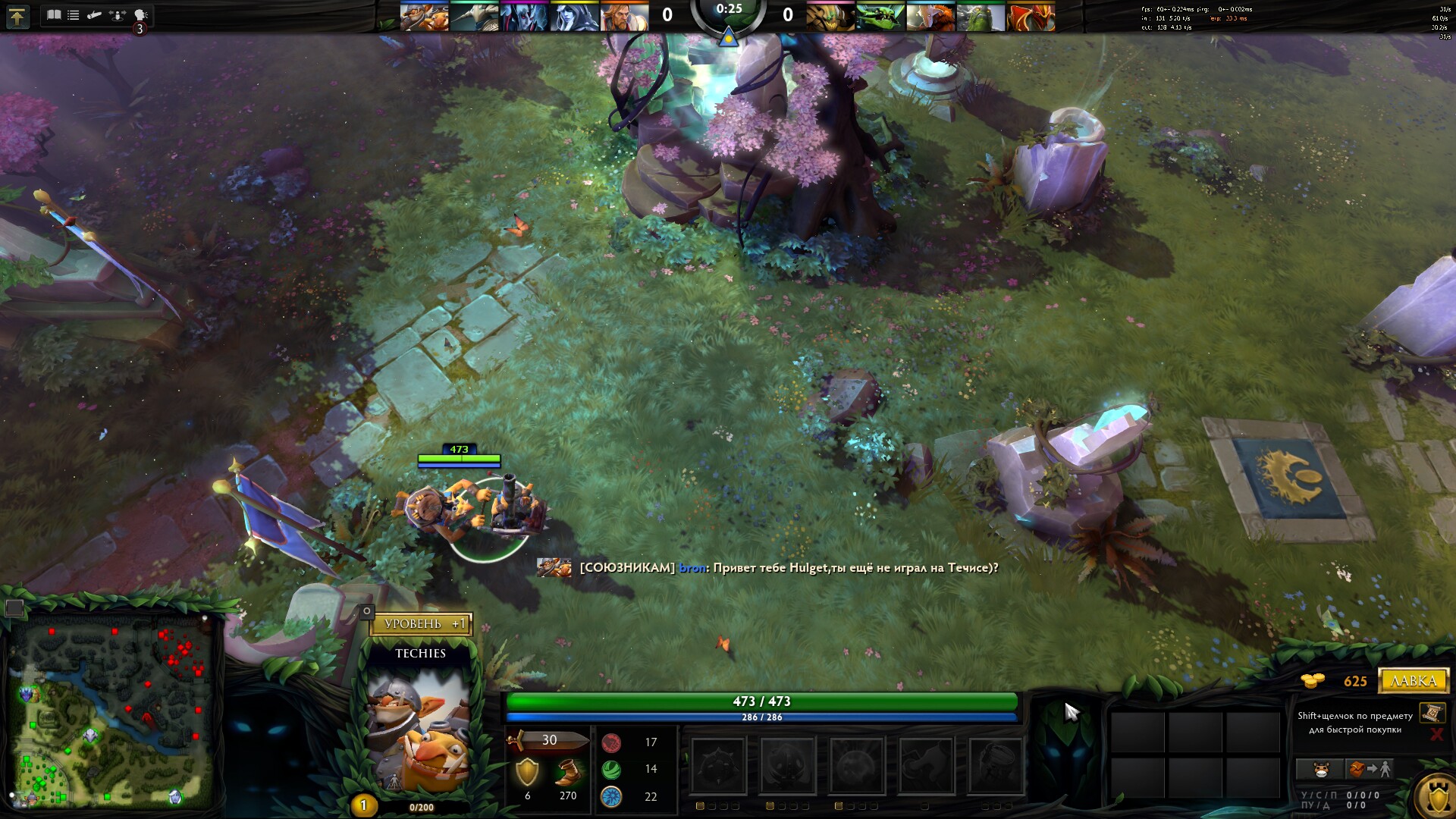The height and width of the screenshot is (819, 1456).
Task: Select the town portal scroll quick-buy item
Action: click(1432, 713)
